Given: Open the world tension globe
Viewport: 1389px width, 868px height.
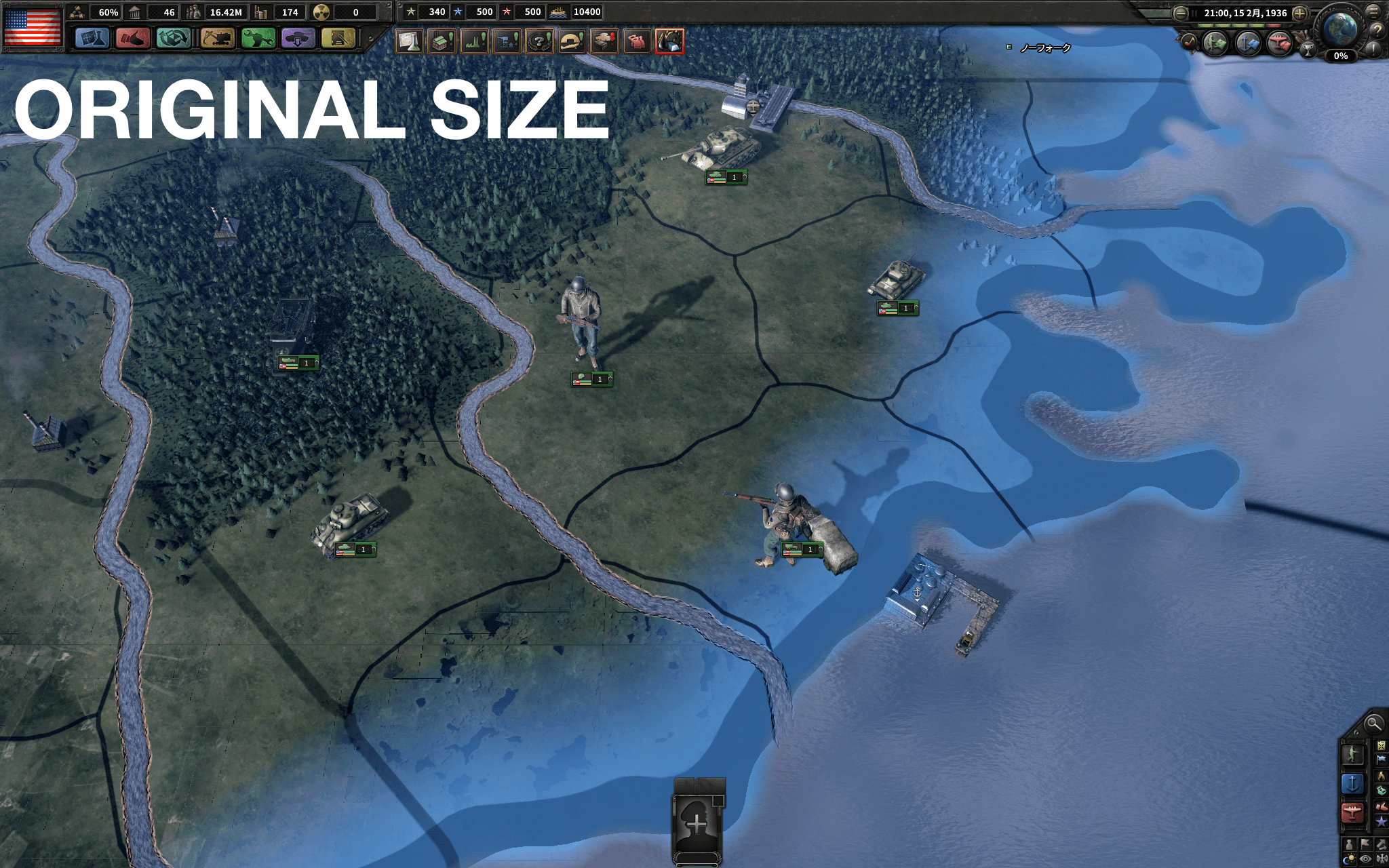Looking at the screenshot, I should (1340, 28).
